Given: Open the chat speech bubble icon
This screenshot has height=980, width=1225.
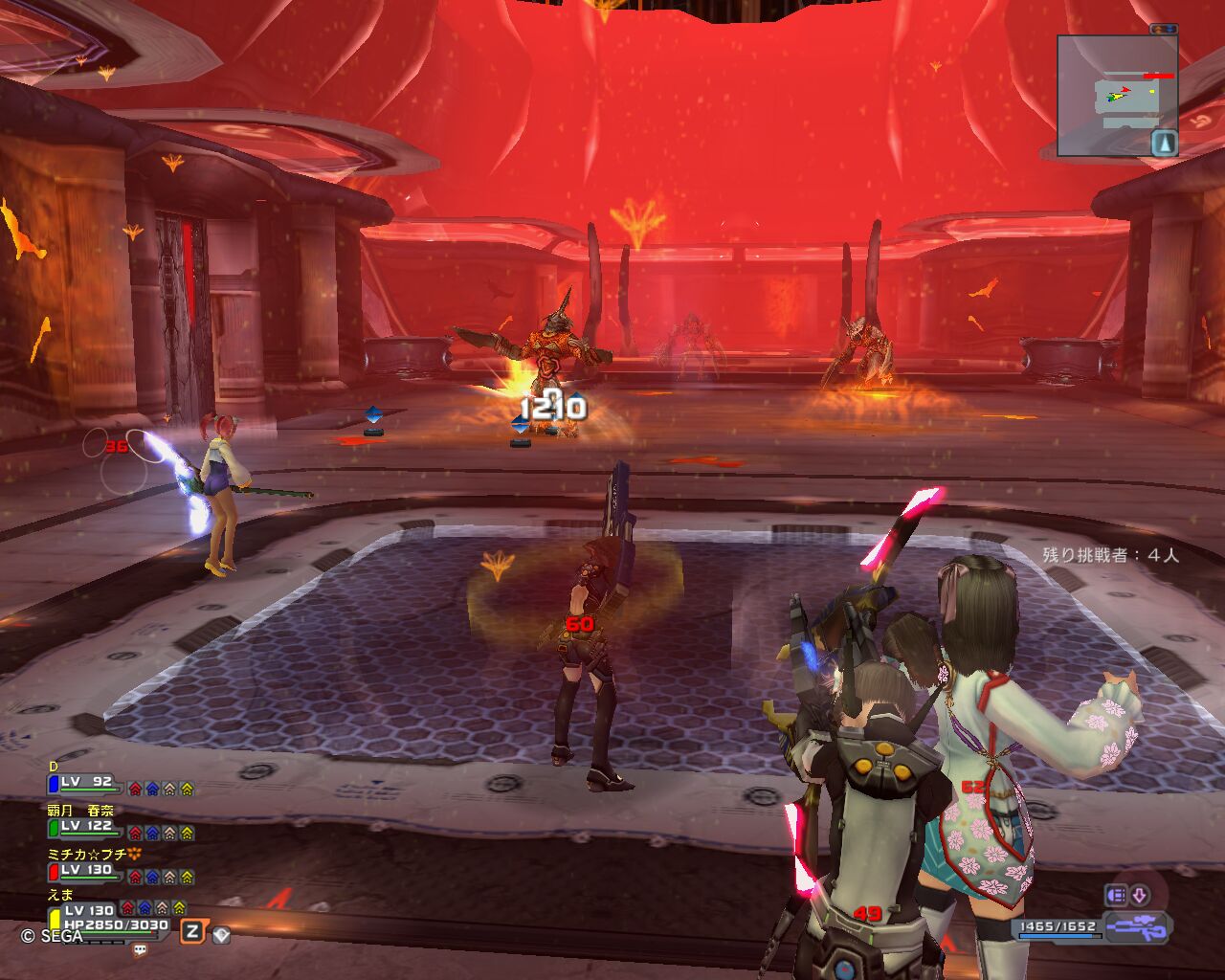Looking at the screenshot, I should click(141, 950).
